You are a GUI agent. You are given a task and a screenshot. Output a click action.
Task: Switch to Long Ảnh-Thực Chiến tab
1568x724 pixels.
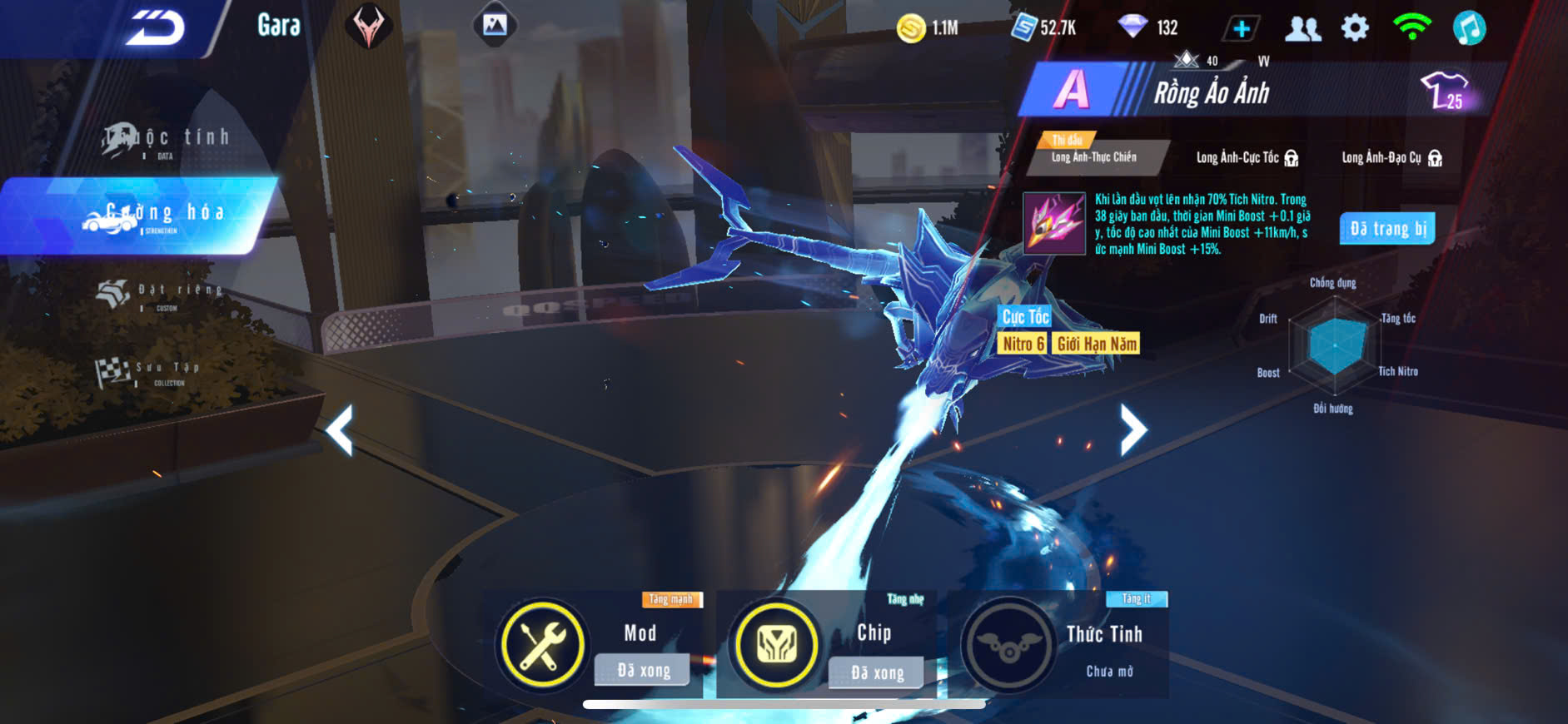pyautogui.click(x=1093, y=156)
